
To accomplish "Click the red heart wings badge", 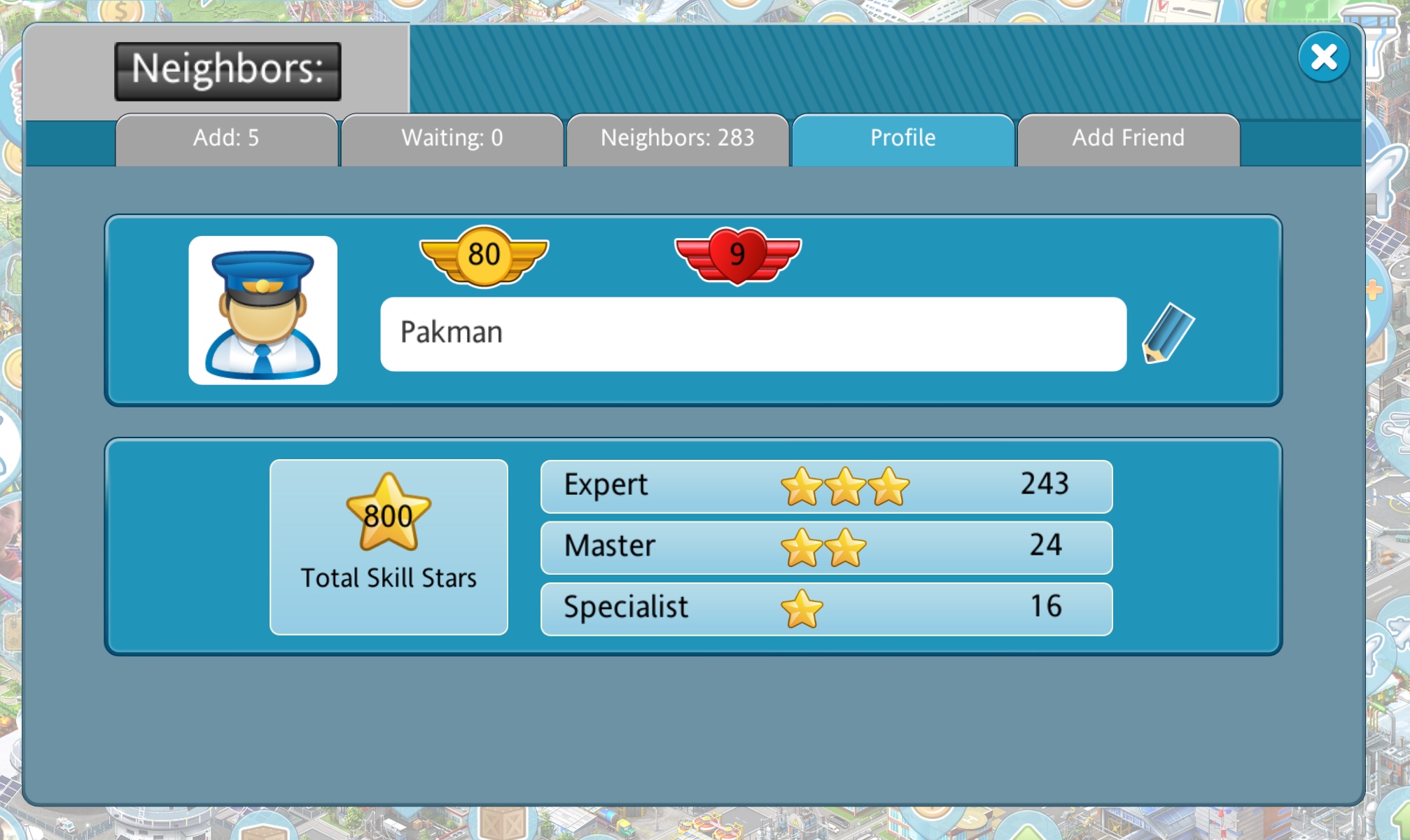I will (737, 255).
